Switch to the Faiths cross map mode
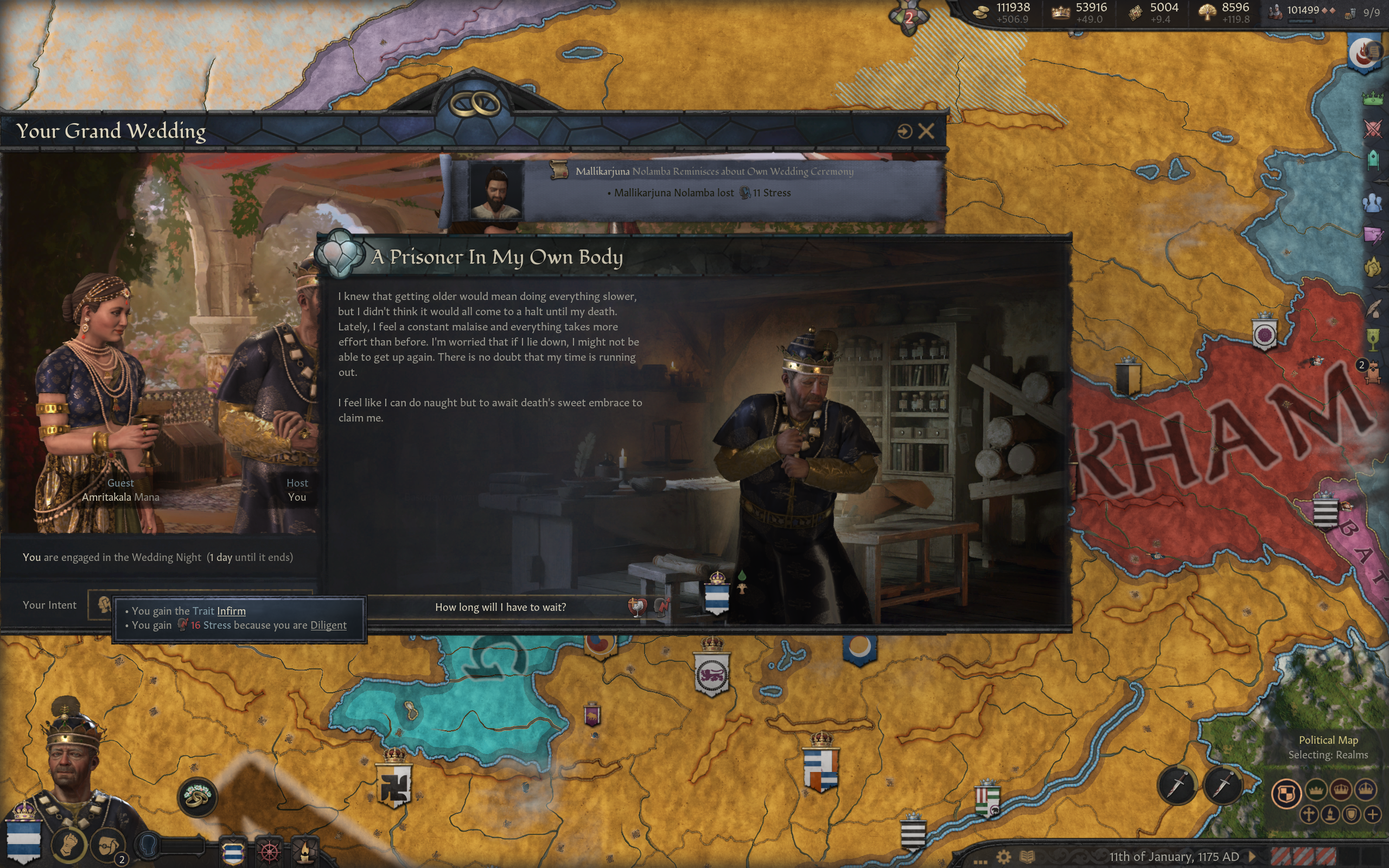 coord(1309,815)
